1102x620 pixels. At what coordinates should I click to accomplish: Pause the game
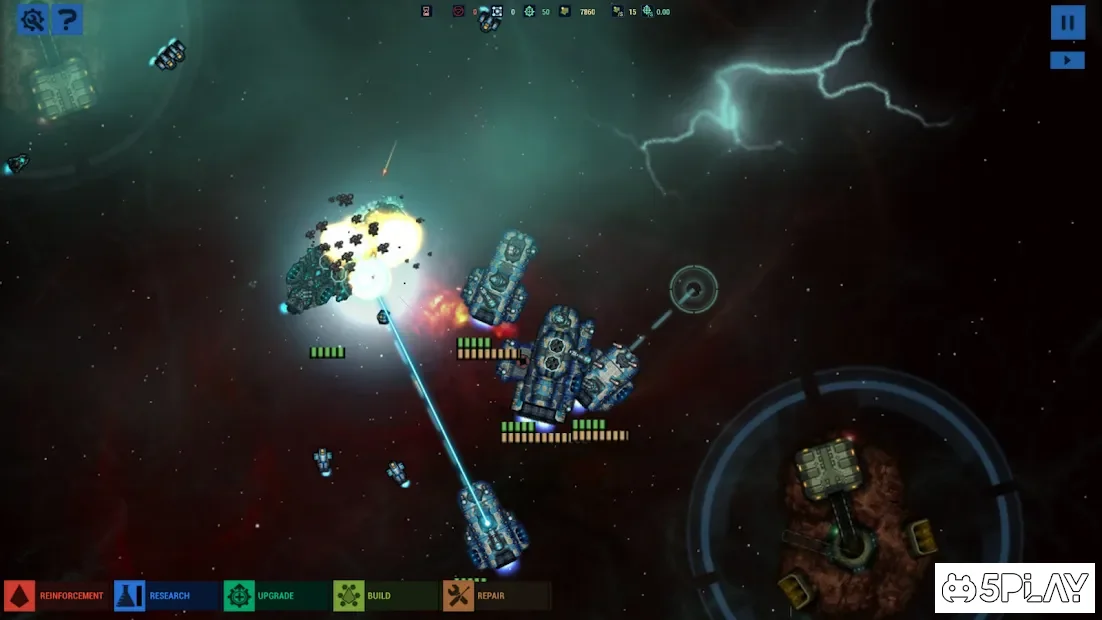click(x=1067, y=22)
